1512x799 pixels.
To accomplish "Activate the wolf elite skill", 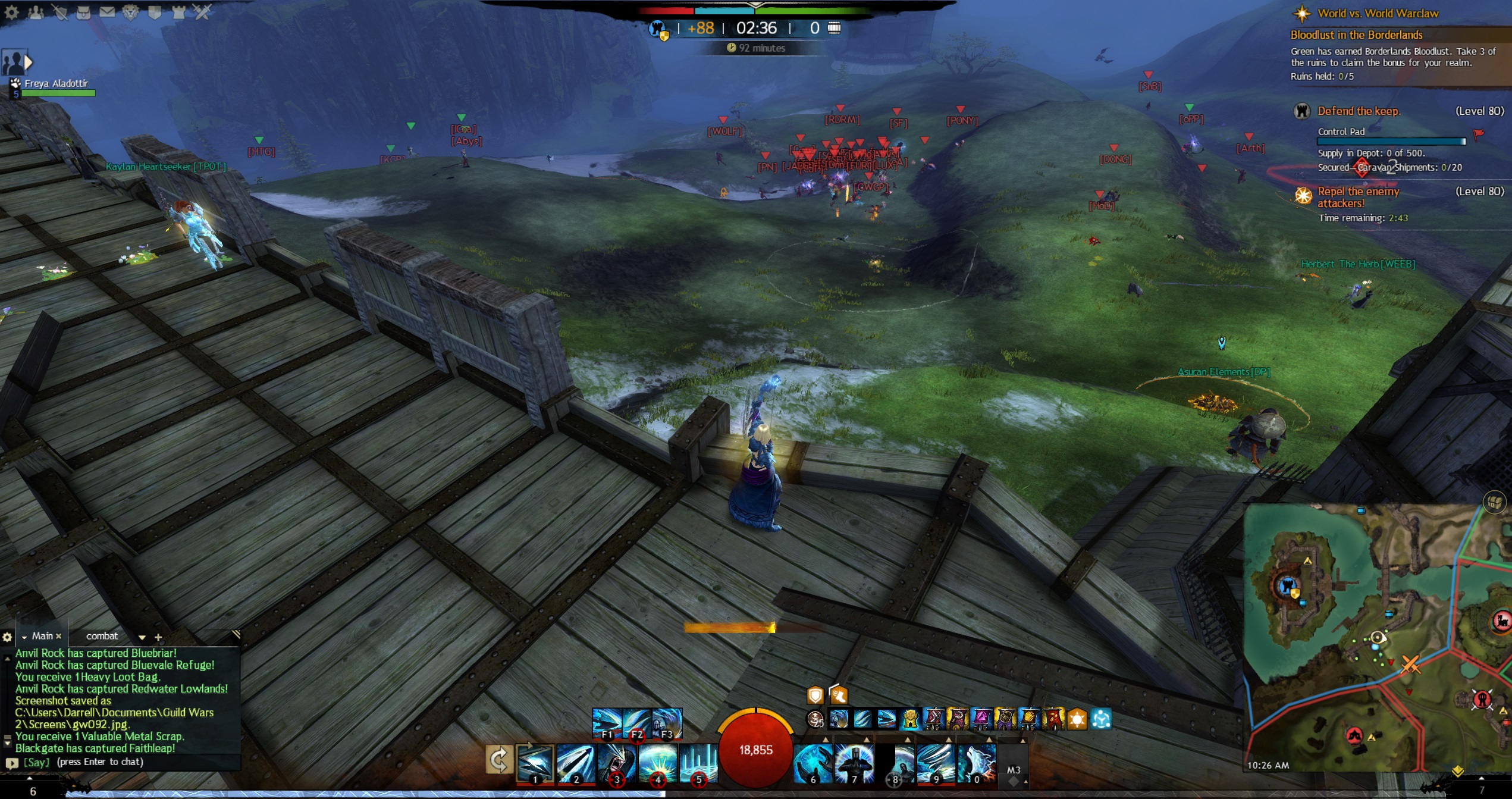I will pos(977,762).
